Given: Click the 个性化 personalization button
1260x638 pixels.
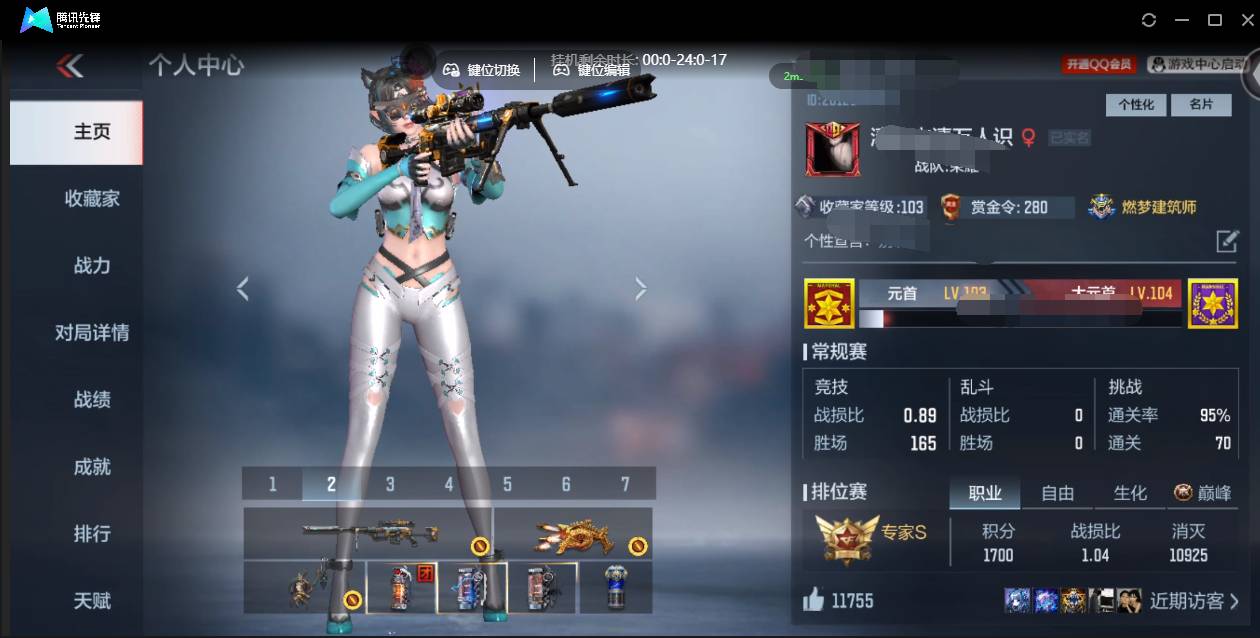Looking at the screenshot, I should pos(1136,105).
